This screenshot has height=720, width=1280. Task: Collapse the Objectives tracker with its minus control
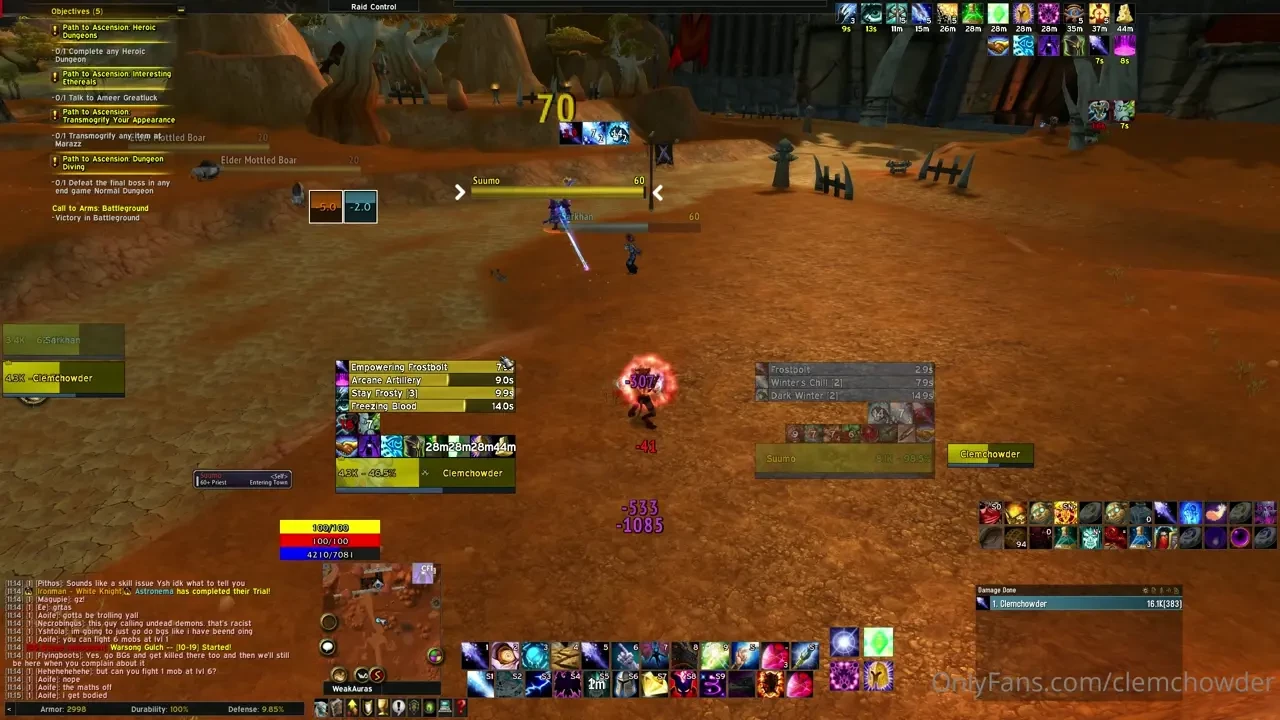pos(180,11)
